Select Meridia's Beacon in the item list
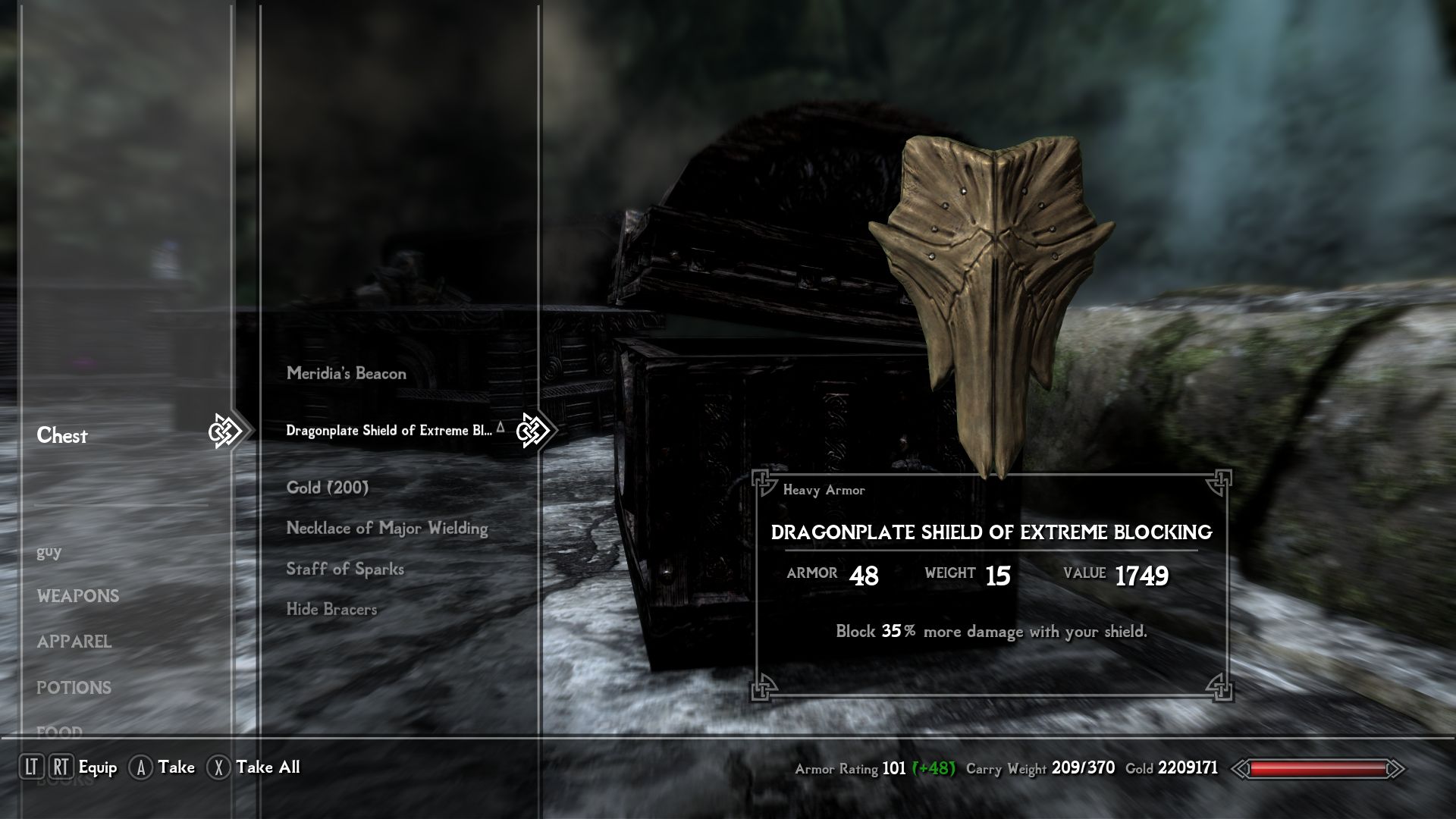Viewport: 1456px width, 819px height. pos(345,373)
